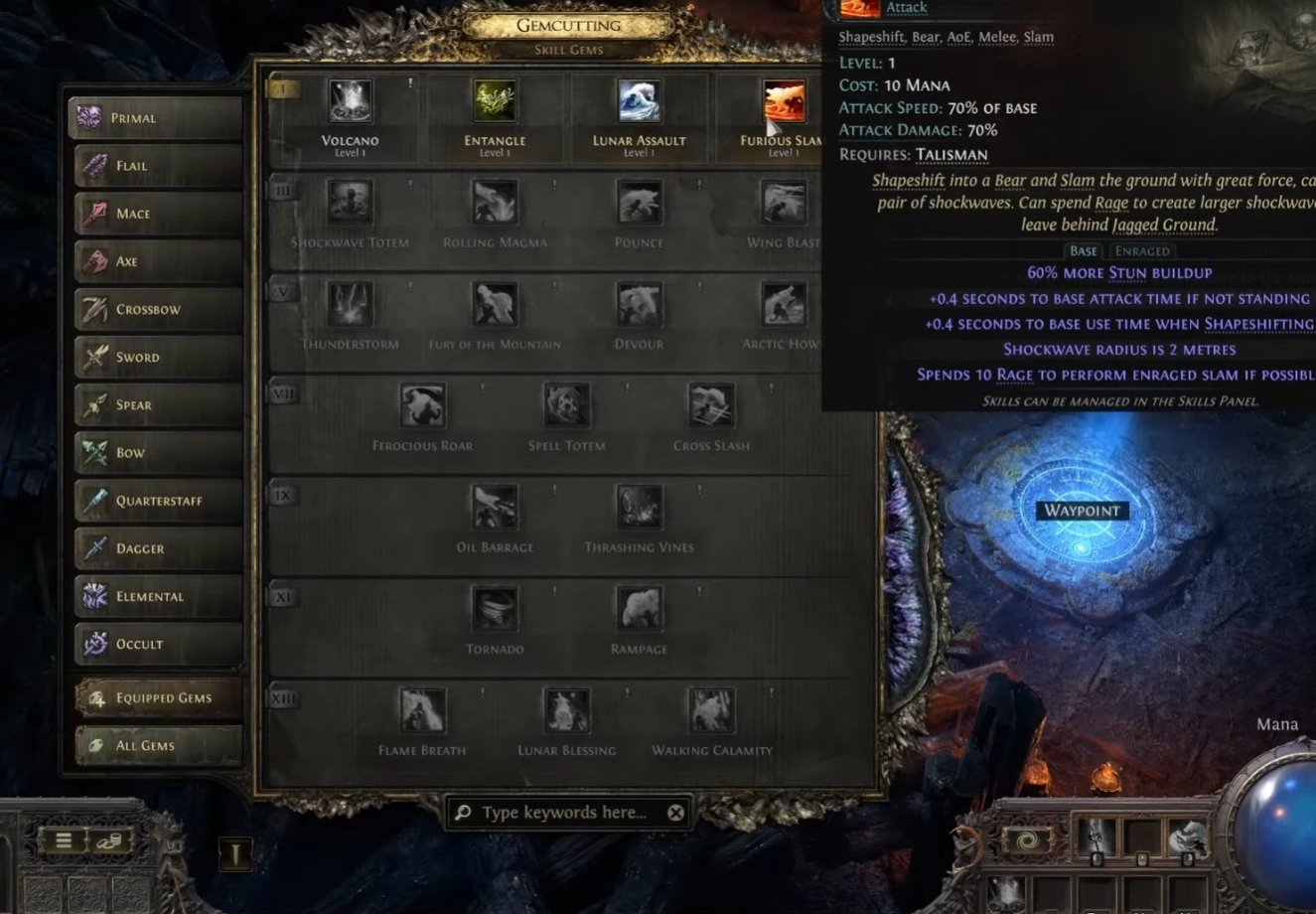Clear the keyword search box

[675, 813]
